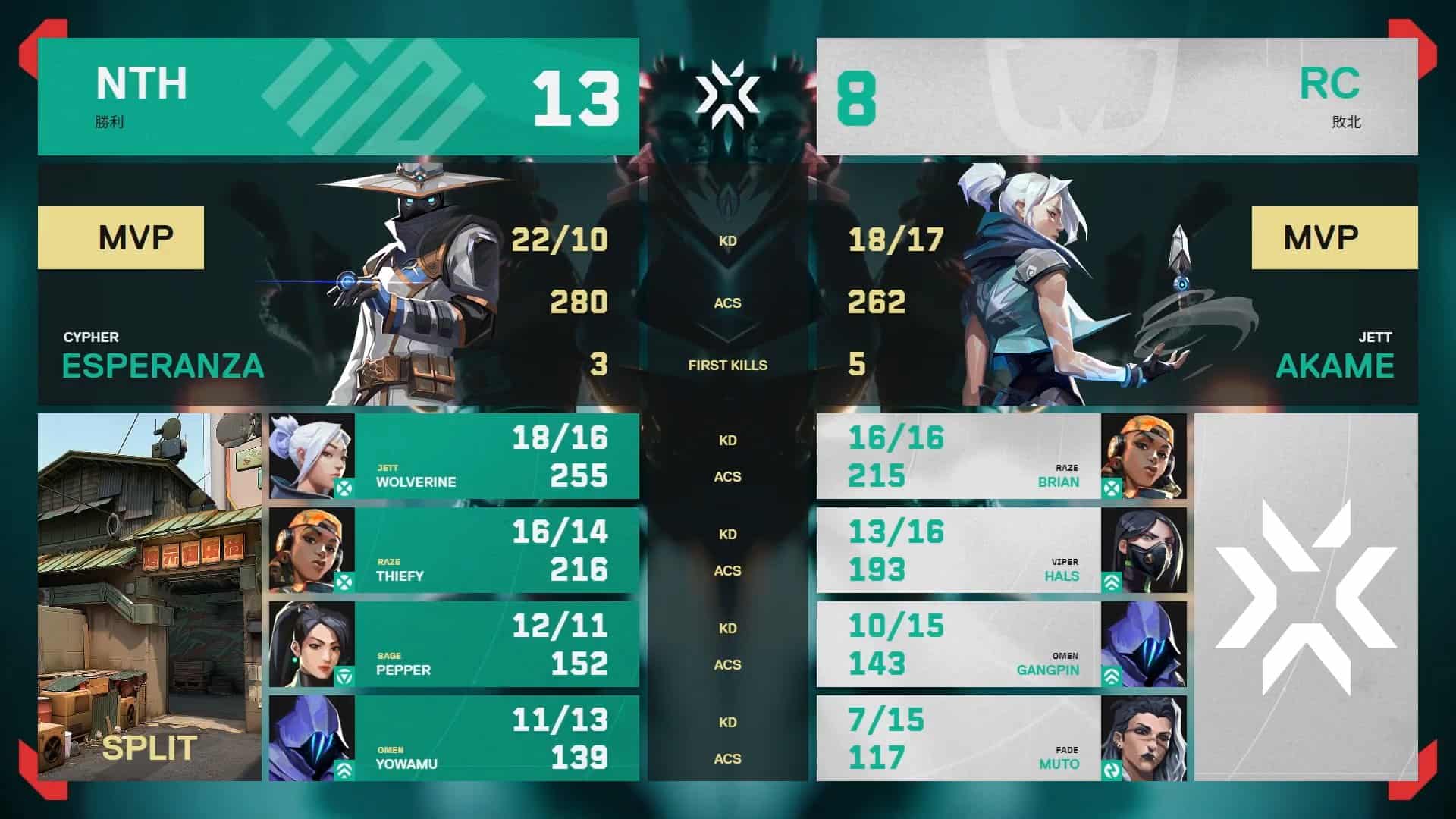Open the Split map thumbnail
This screenshot has height=819, width=1456.
click(x=149, y=597)
